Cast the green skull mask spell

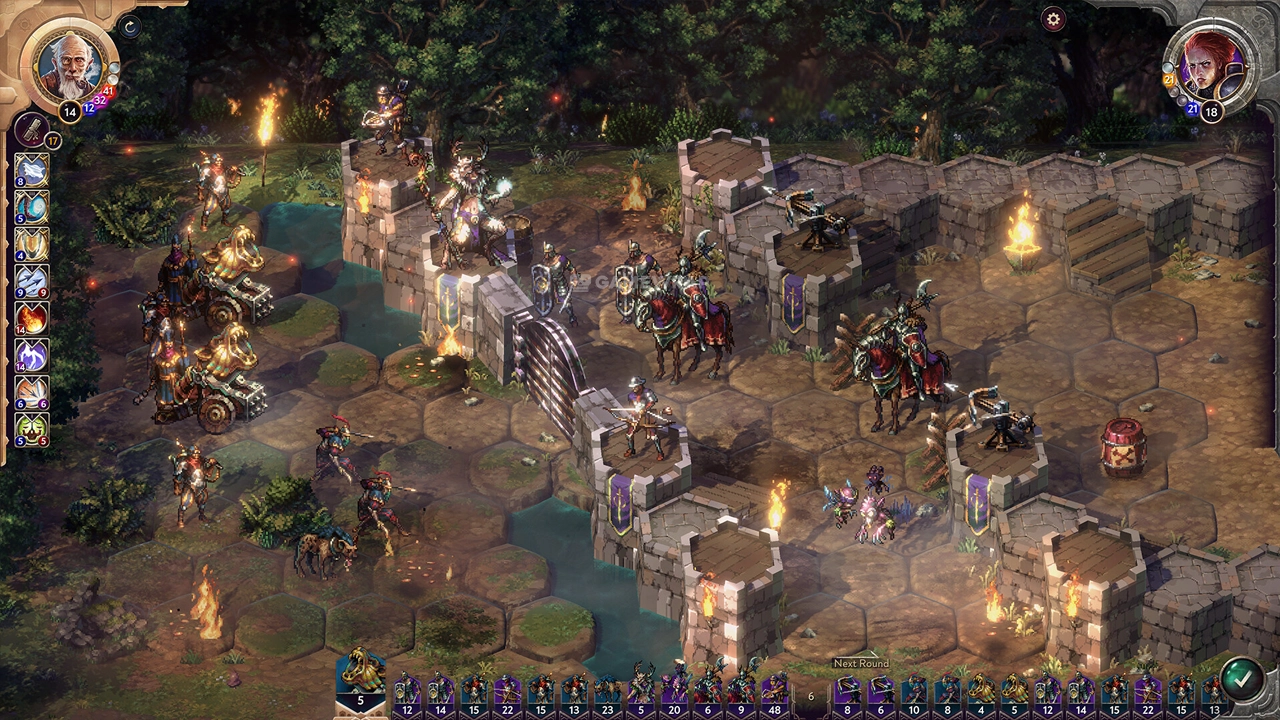(31, 428)
